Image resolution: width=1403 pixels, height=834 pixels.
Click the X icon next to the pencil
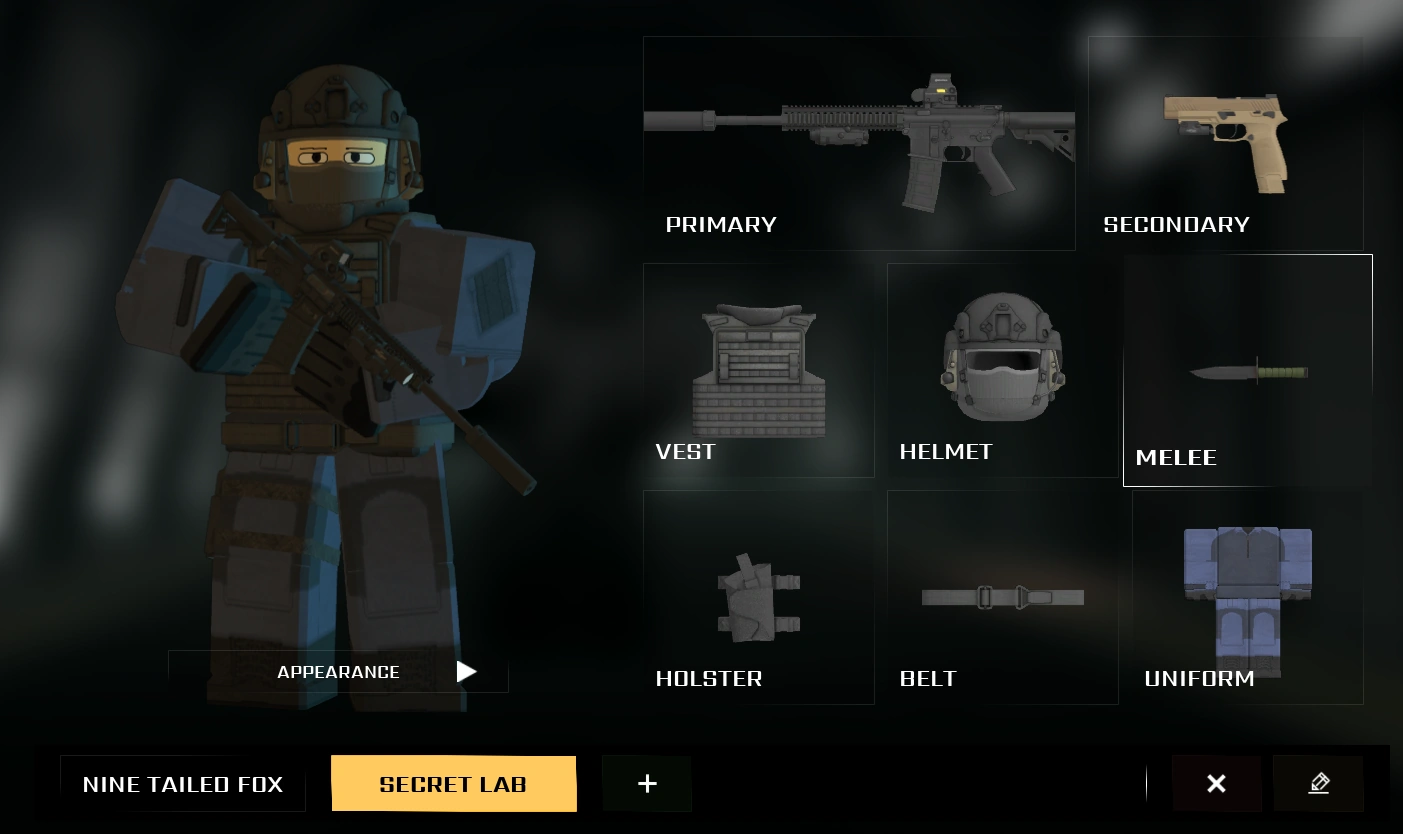1216,783
